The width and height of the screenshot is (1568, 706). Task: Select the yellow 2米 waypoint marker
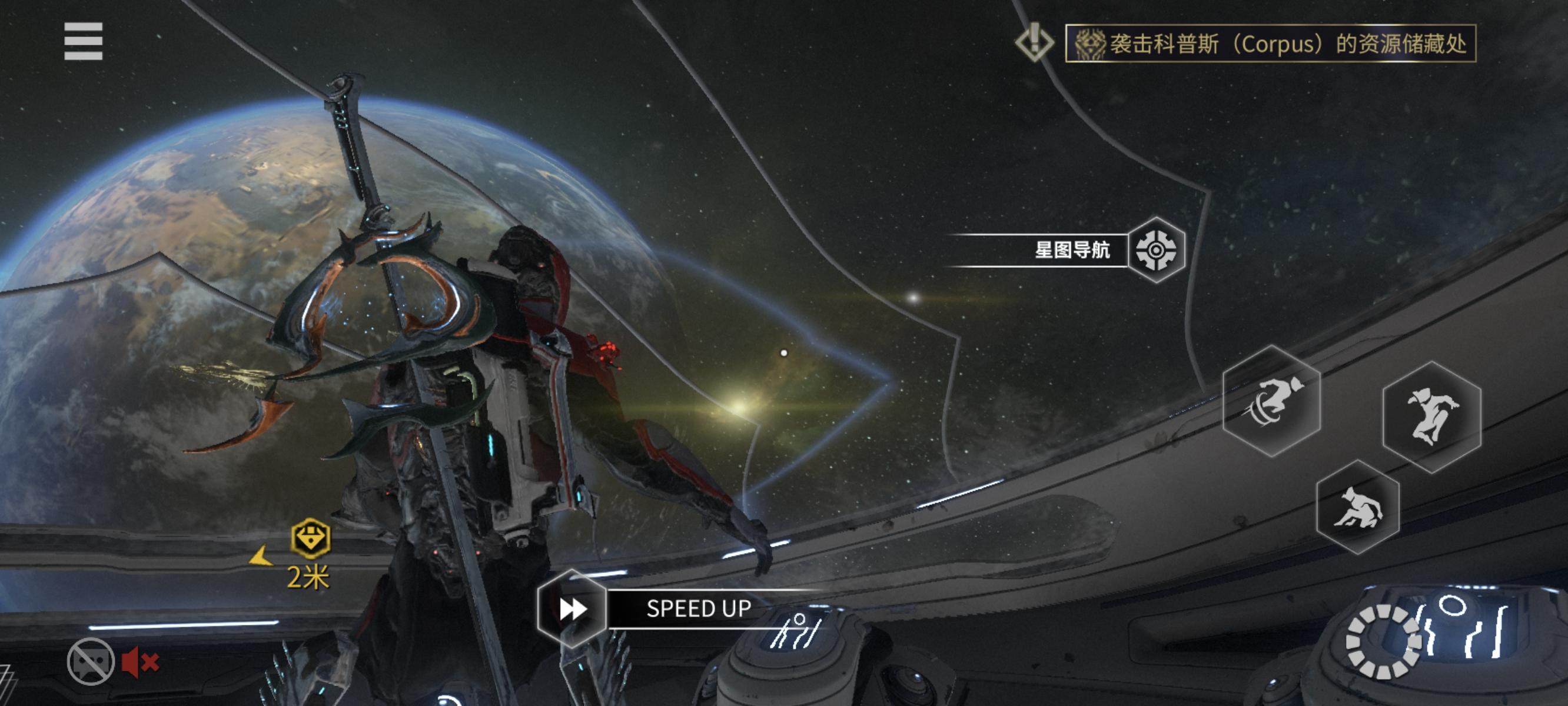tap(310, 539)
